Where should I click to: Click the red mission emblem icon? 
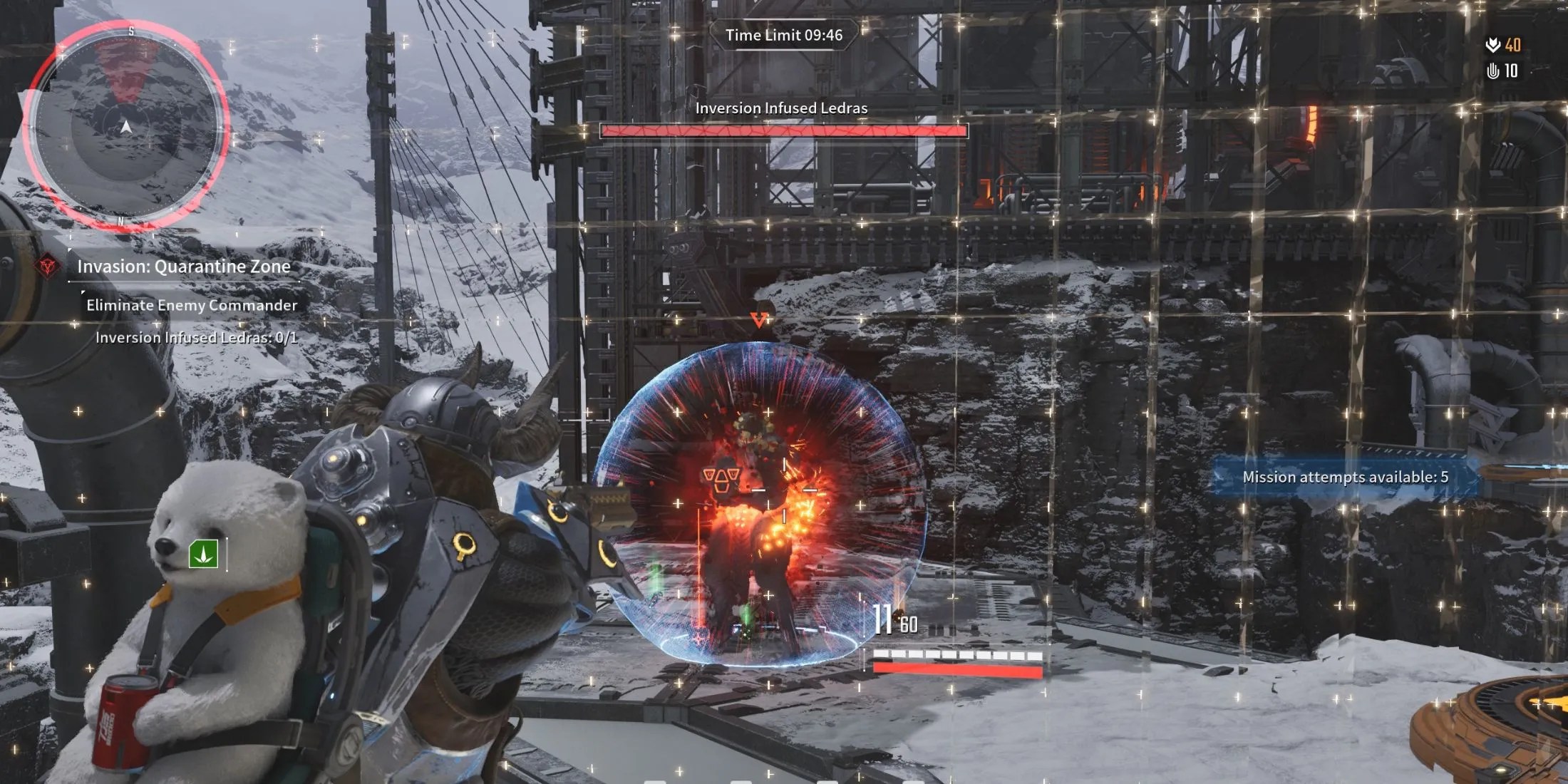pos(48,267)
